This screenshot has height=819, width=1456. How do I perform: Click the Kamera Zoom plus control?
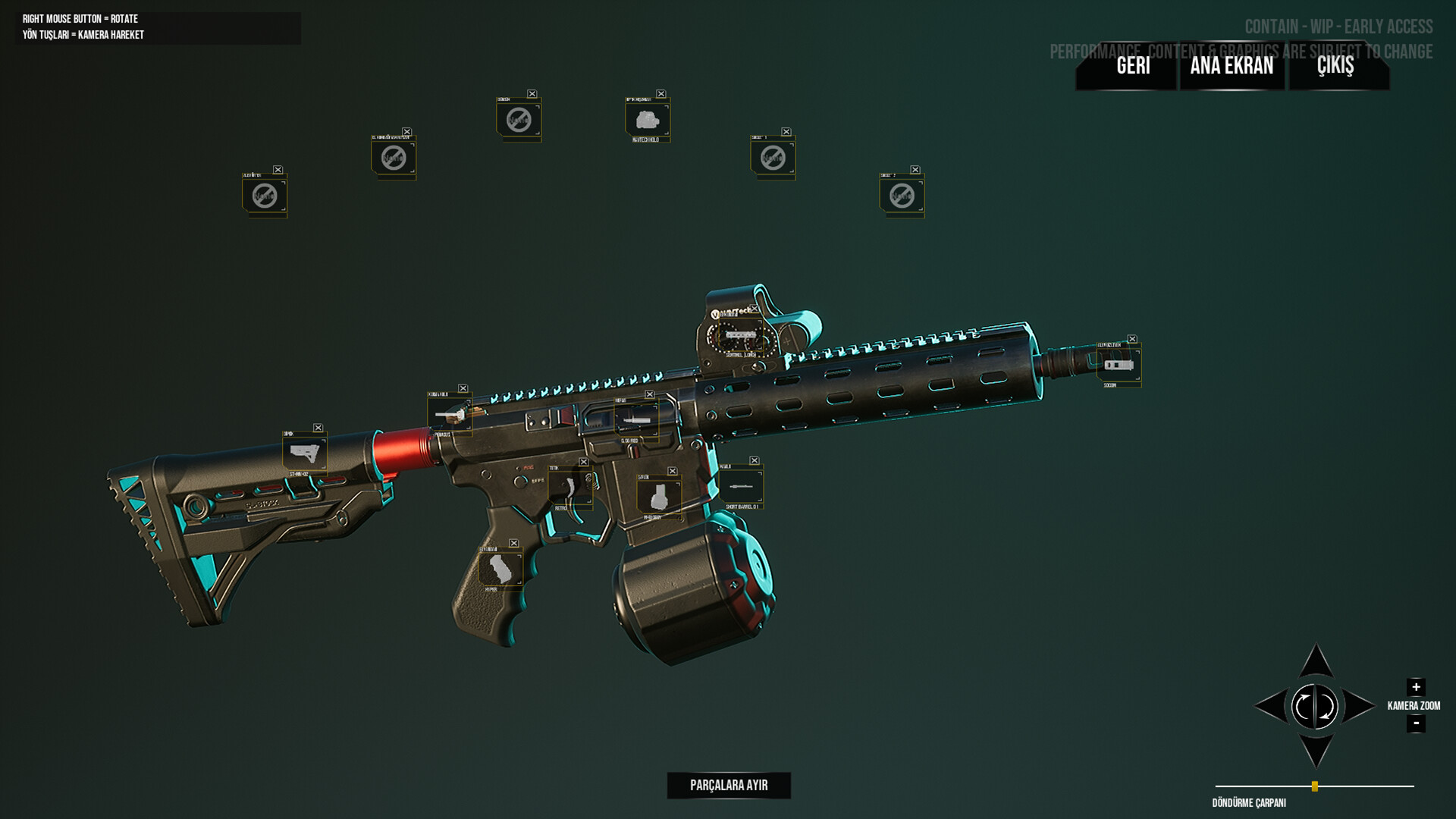point(1415,689)
